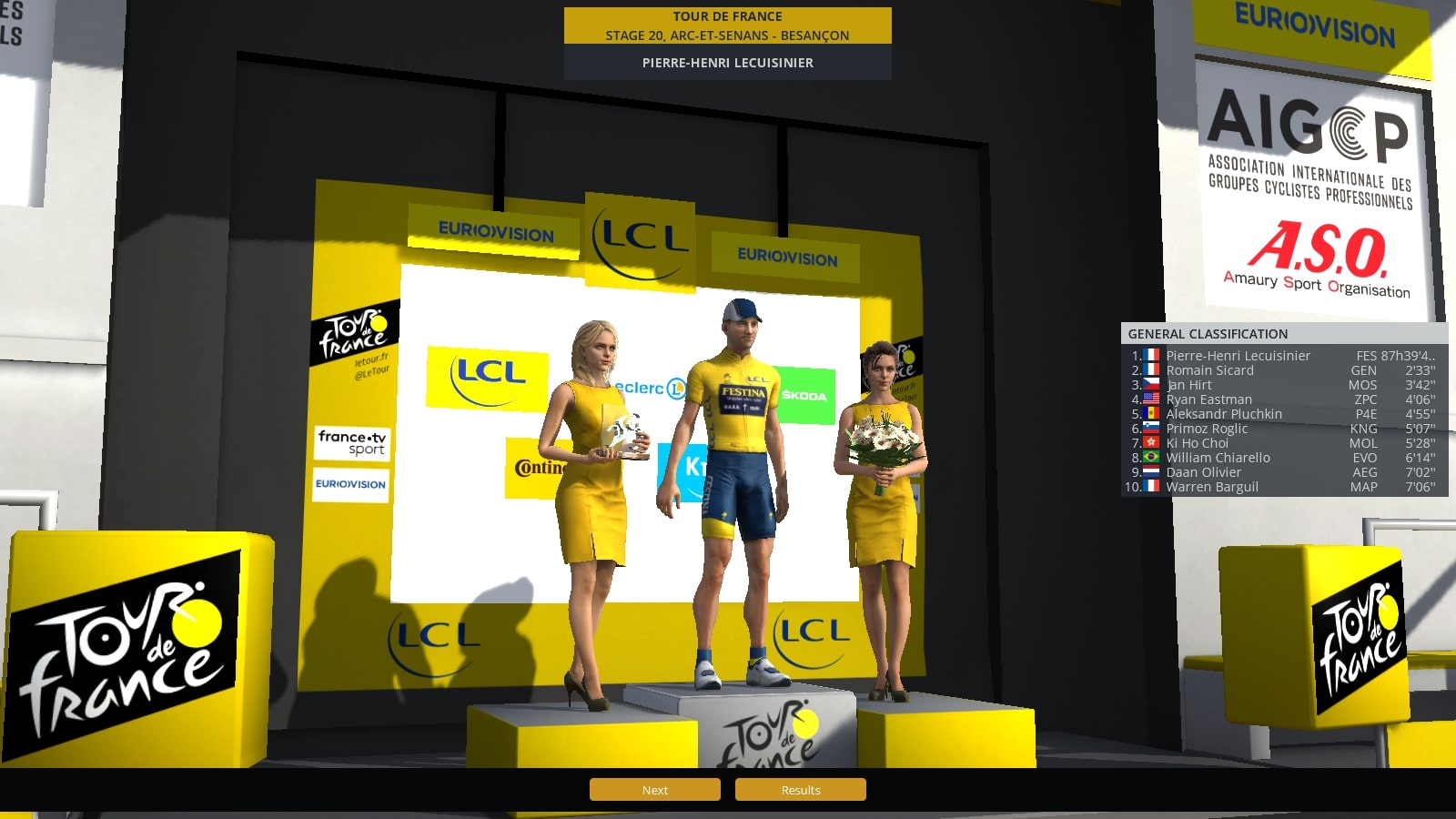
Task: Select Romain Sicard in the classification list
Action: pos(1211,370)
